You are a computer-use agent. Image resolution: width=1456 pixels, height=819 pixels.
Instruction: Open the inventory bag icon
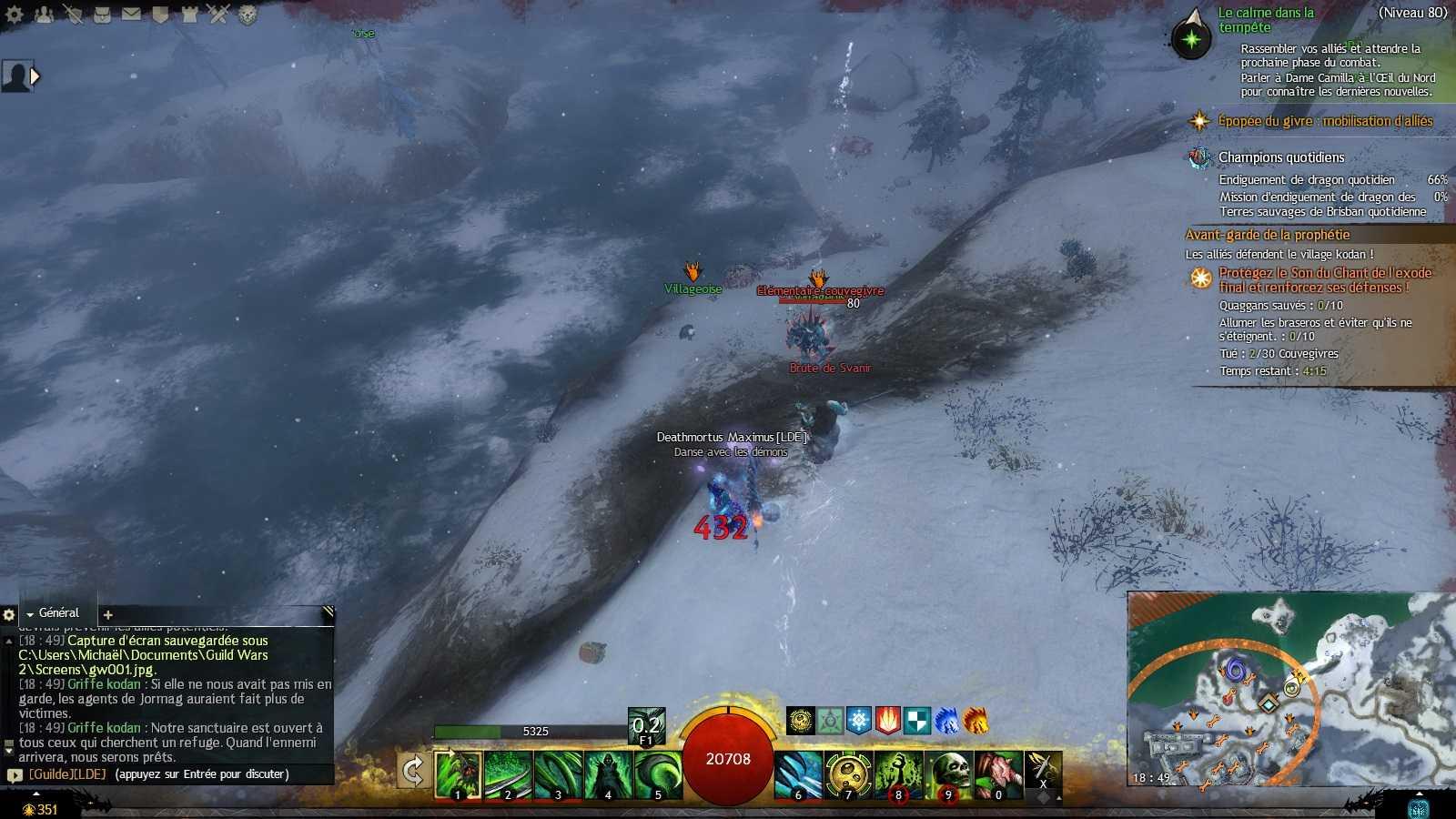pos(102,15)
